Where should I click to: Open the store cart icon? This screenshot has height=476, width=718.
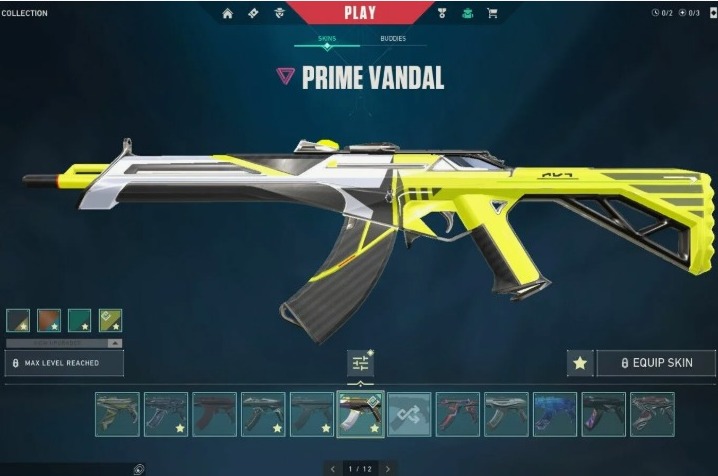(x=492, y=14)
